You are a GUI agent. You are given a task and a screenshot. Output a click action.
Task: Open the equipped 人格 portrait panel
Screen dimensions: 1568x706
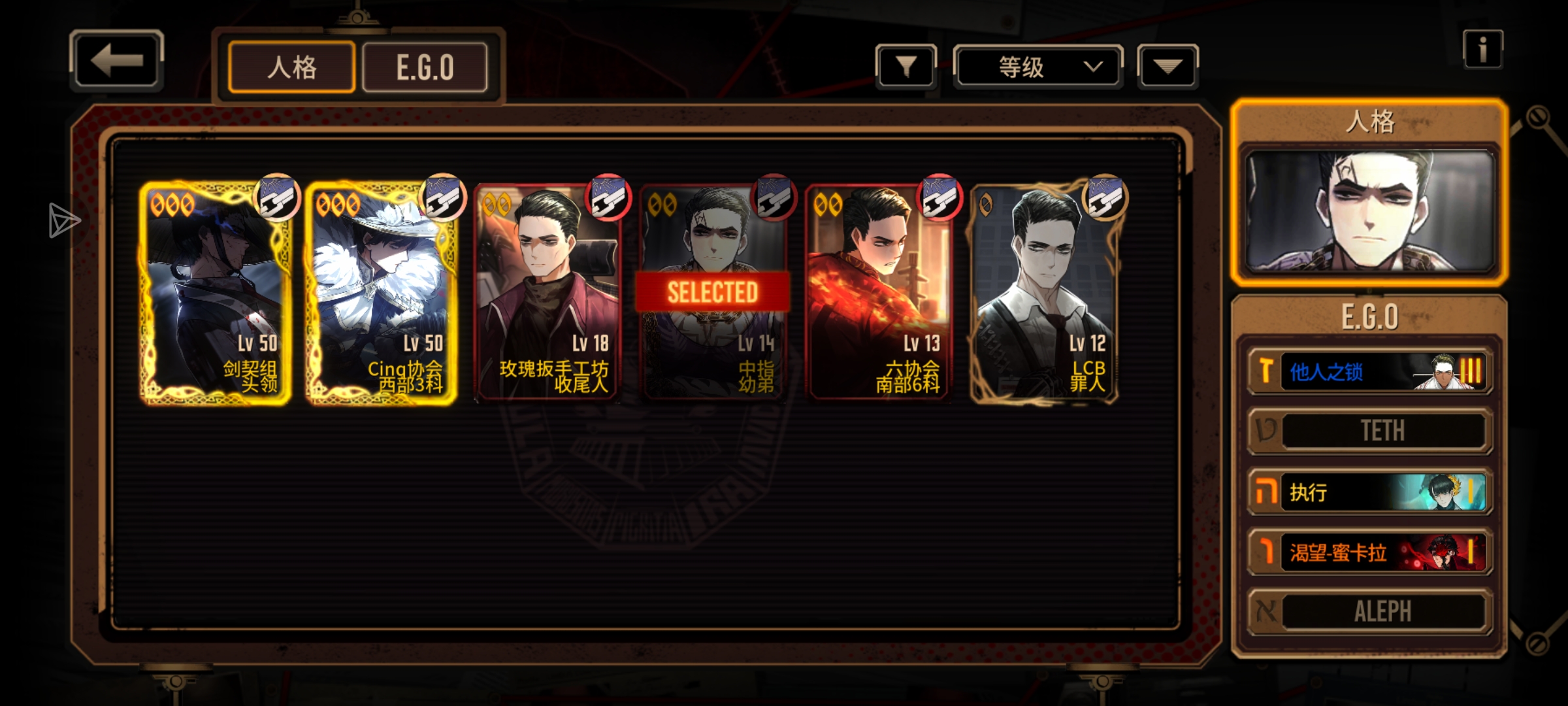tap(1369, 210)
